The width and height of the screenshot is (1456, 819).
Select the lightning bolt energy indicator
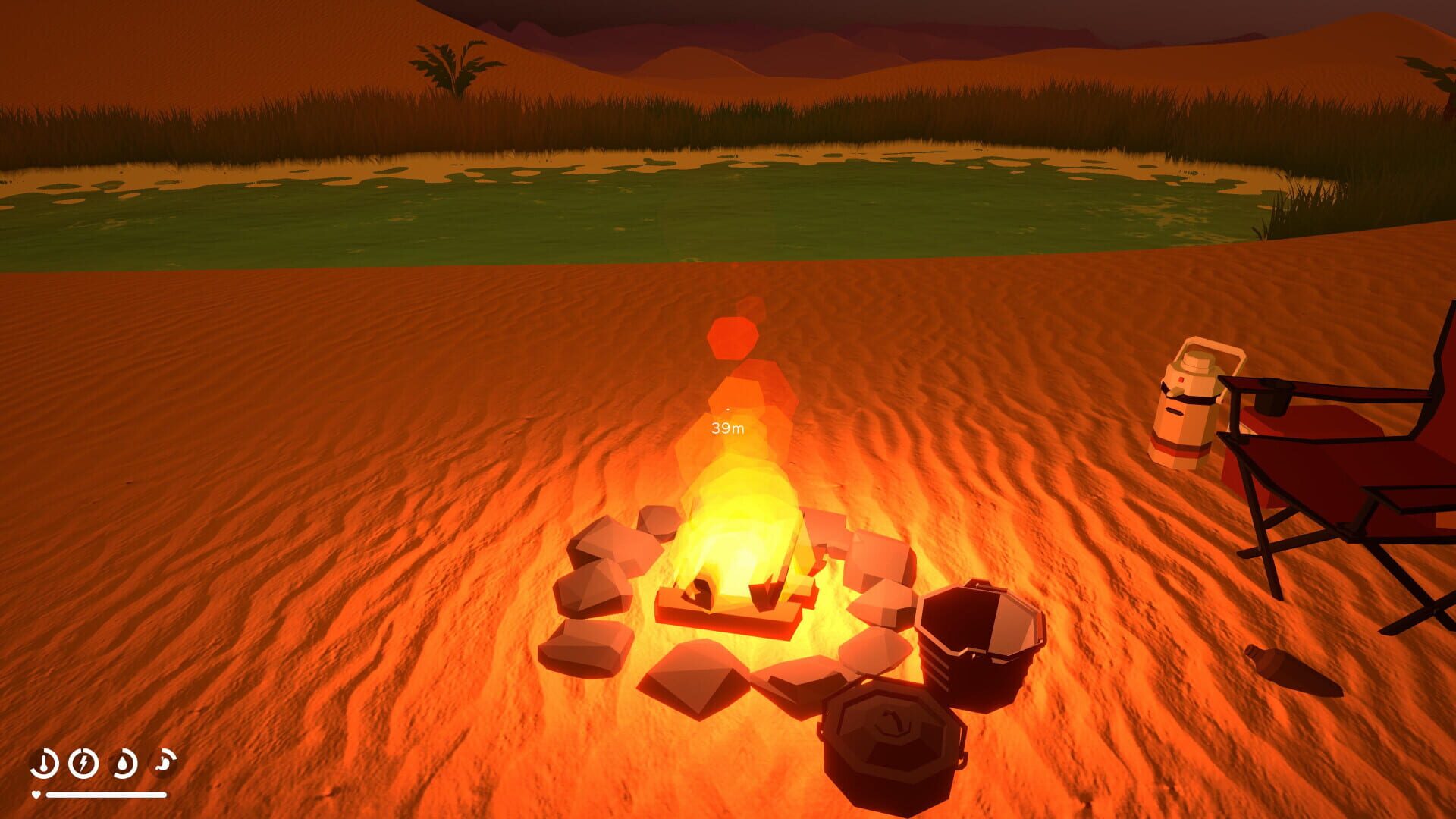coord(82,763)
